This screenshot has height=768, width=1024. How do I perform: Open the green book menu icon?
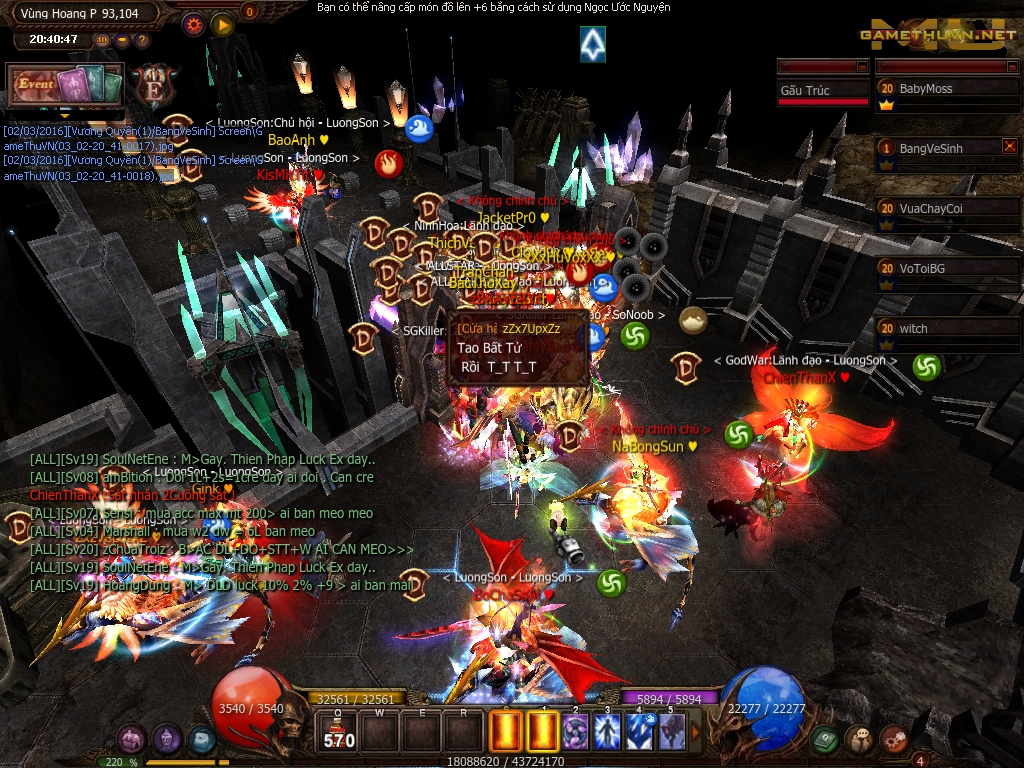point(824,739)
